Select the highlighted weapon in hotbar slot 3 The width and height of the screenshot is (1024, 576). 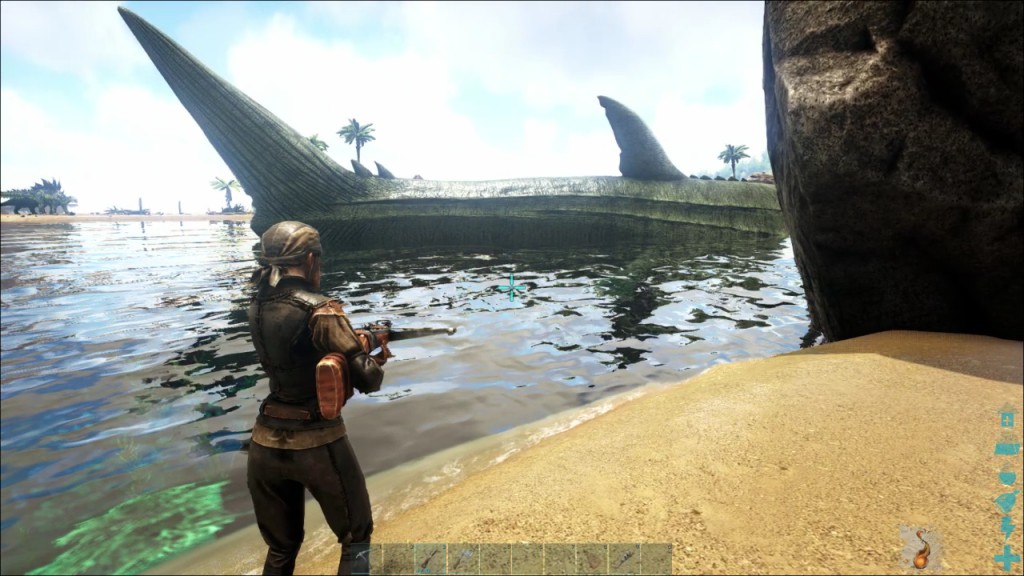[x=430, y=558]
